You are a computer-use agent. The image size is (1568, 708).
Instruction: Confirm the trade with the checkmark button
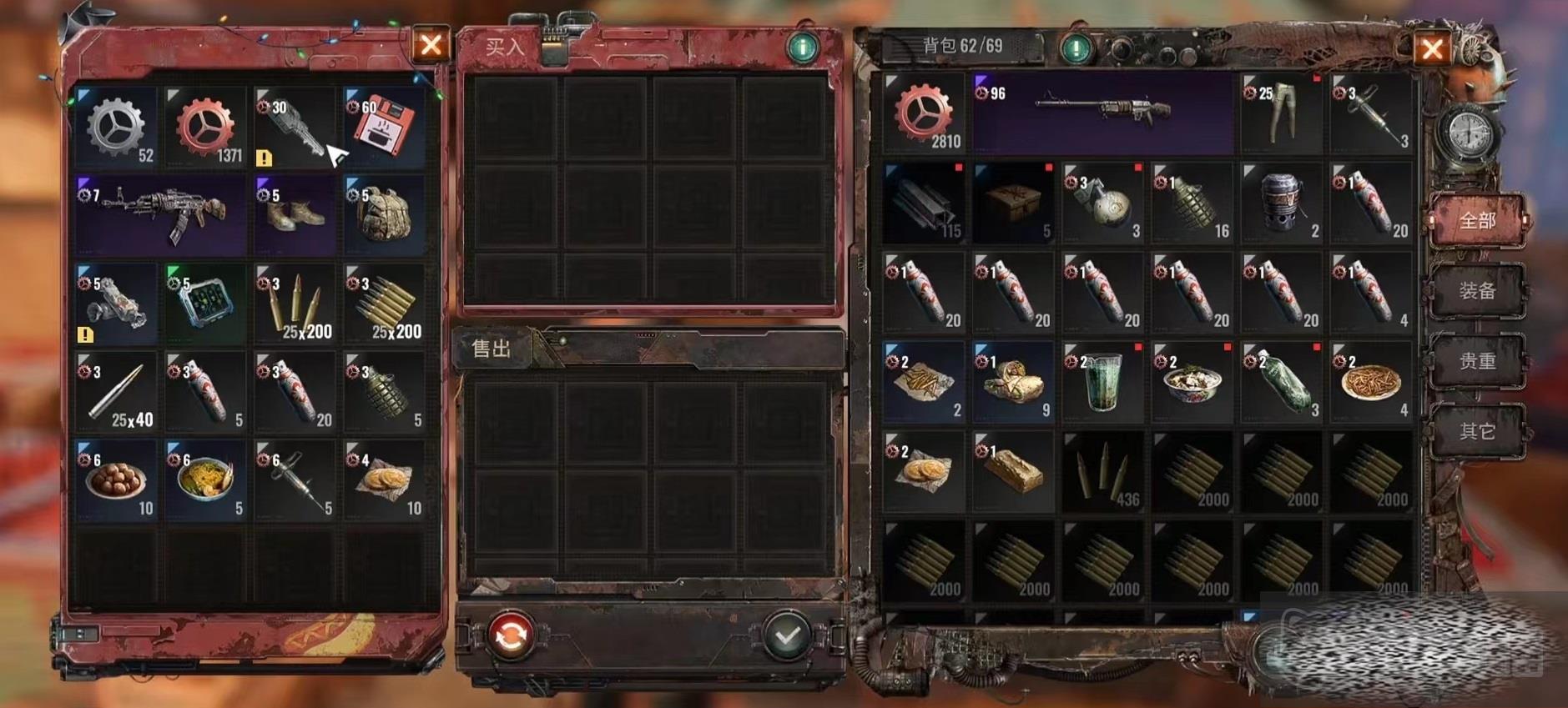tap(786, 637)
